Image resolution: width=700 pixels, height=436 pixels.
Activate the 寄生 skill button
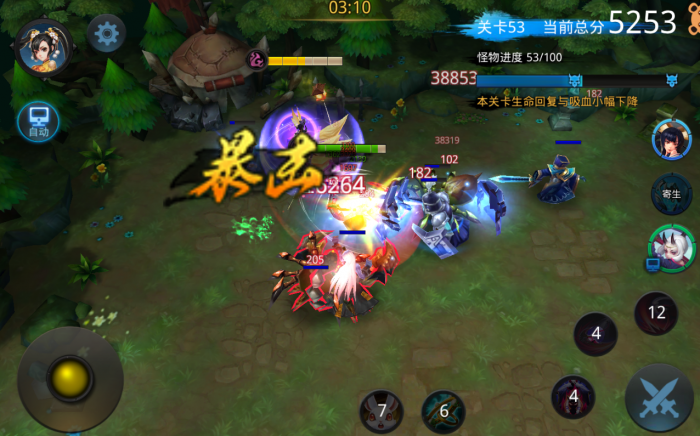pos(671,192)
